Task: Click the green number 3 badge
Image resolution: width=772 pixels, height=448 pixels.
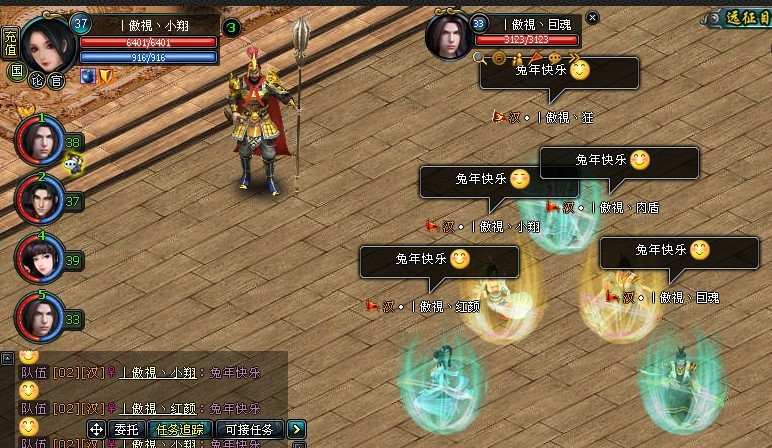Action: 231,27
